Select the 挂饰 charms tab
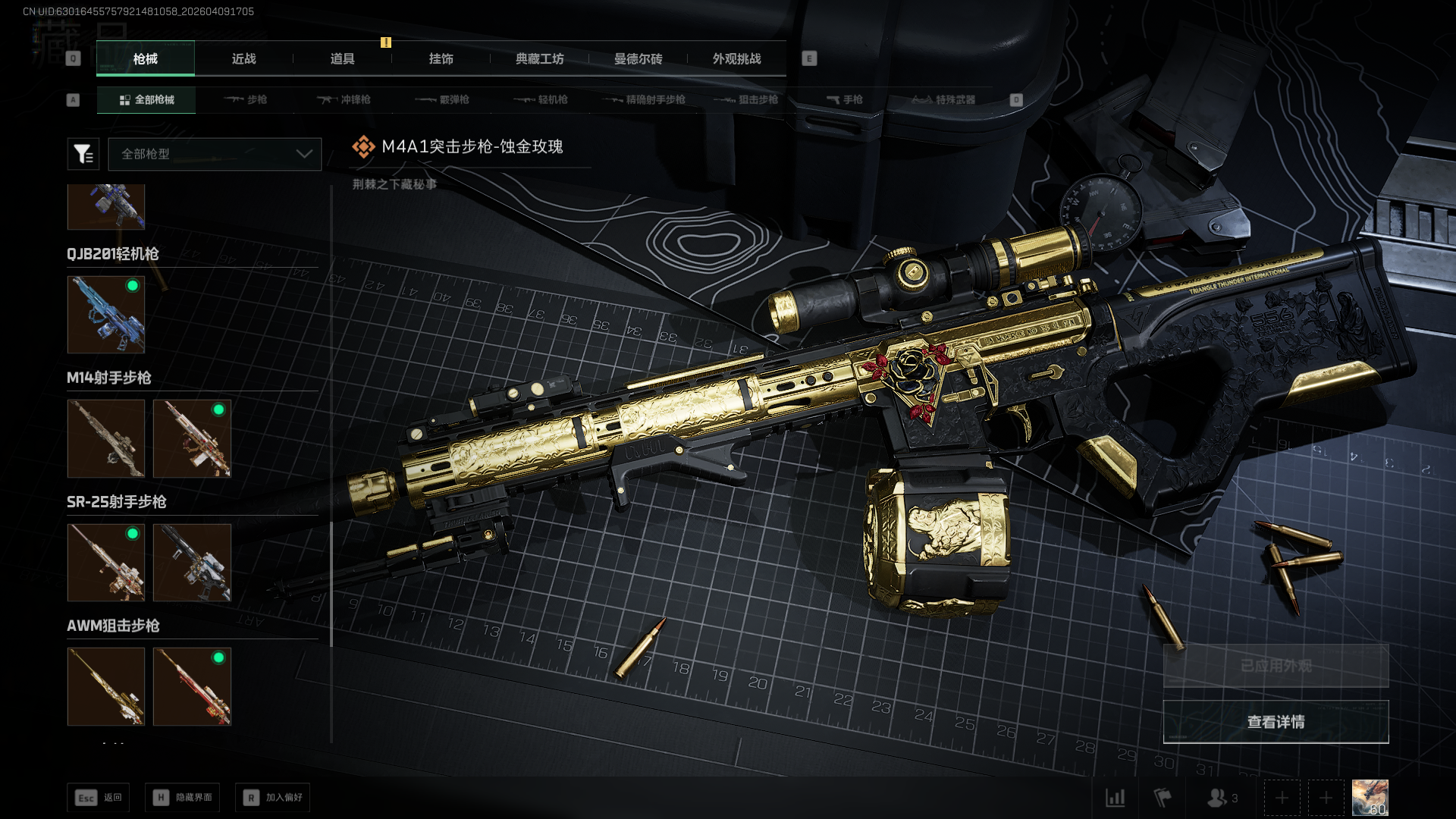Screen dimensions: 1456x819 click(441, 59)
